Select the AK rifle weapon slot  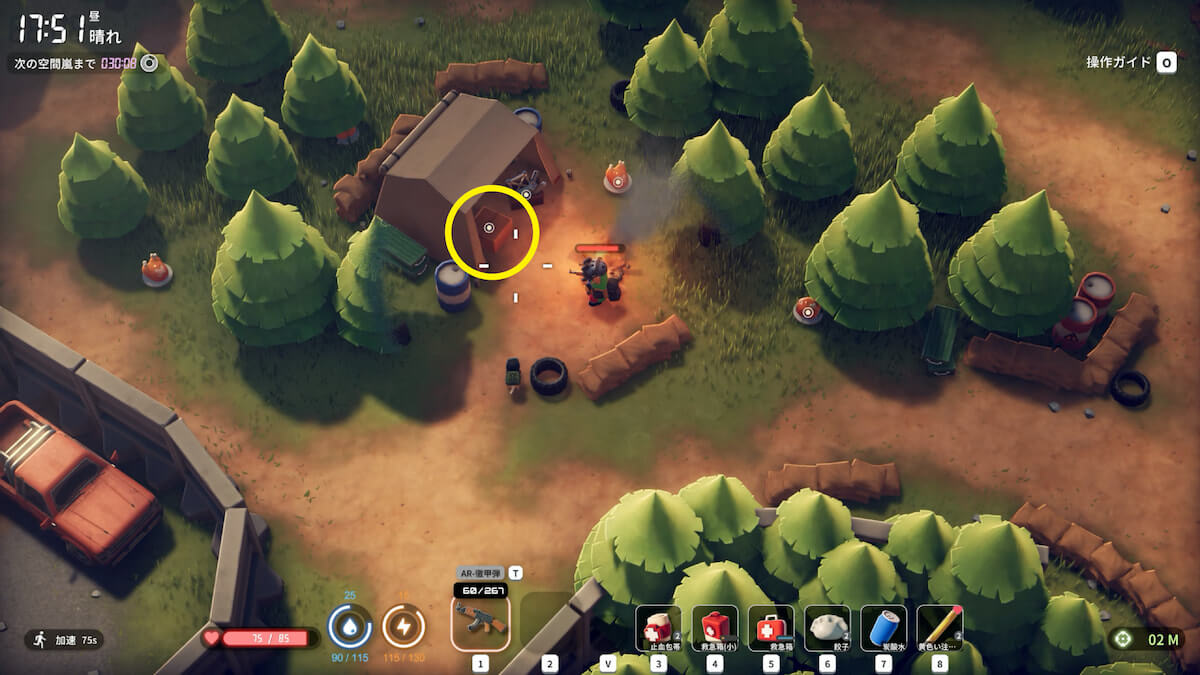pyautogui.click(x=480, y=622)
